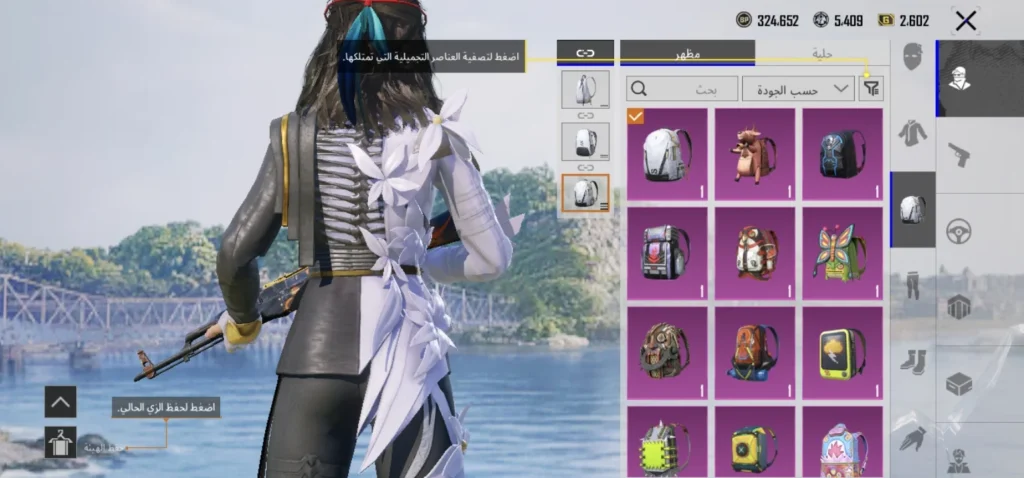Viewport: 1024px width, 478px height.
Task: Choose the brown cow backpack skin
Action: pyautogui.click(x=755, y=154)
